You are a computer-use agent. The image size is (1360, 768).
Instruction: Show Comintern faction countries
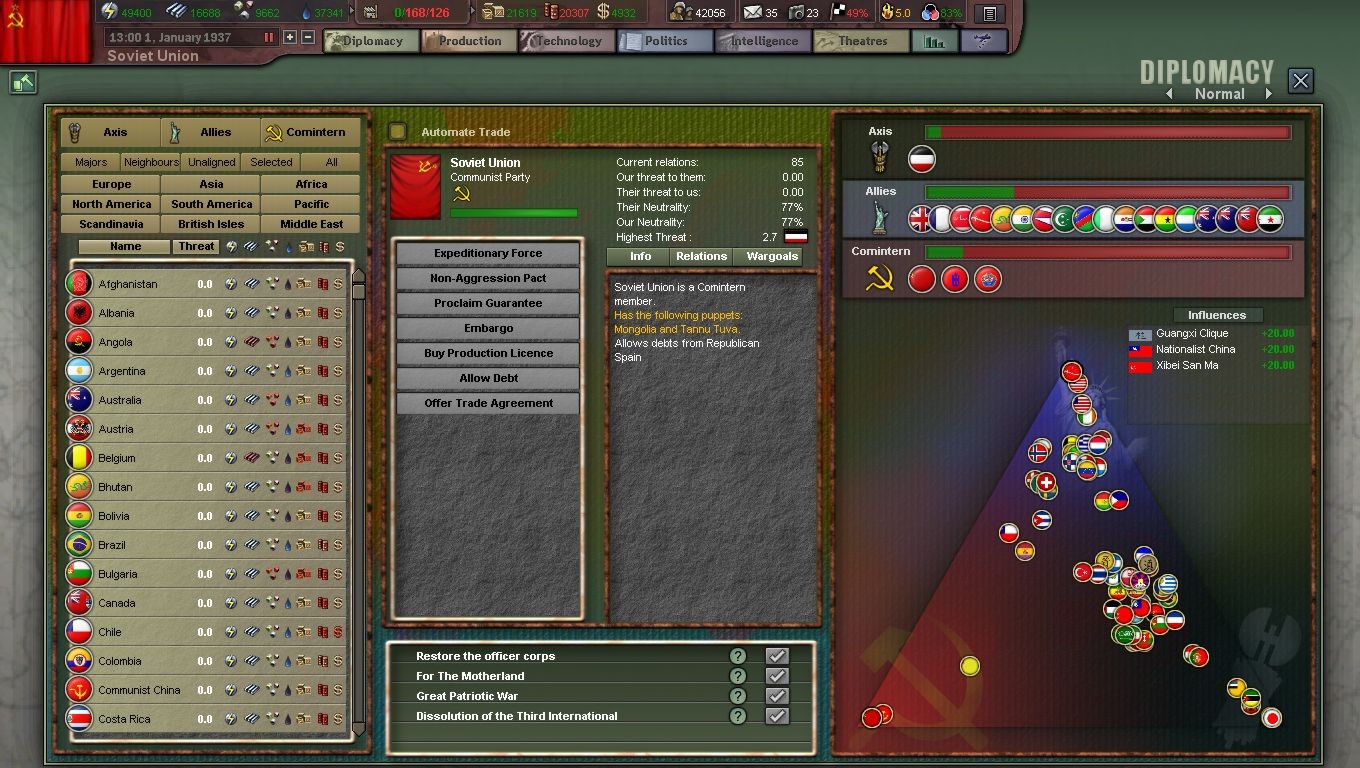click(310, 132)
